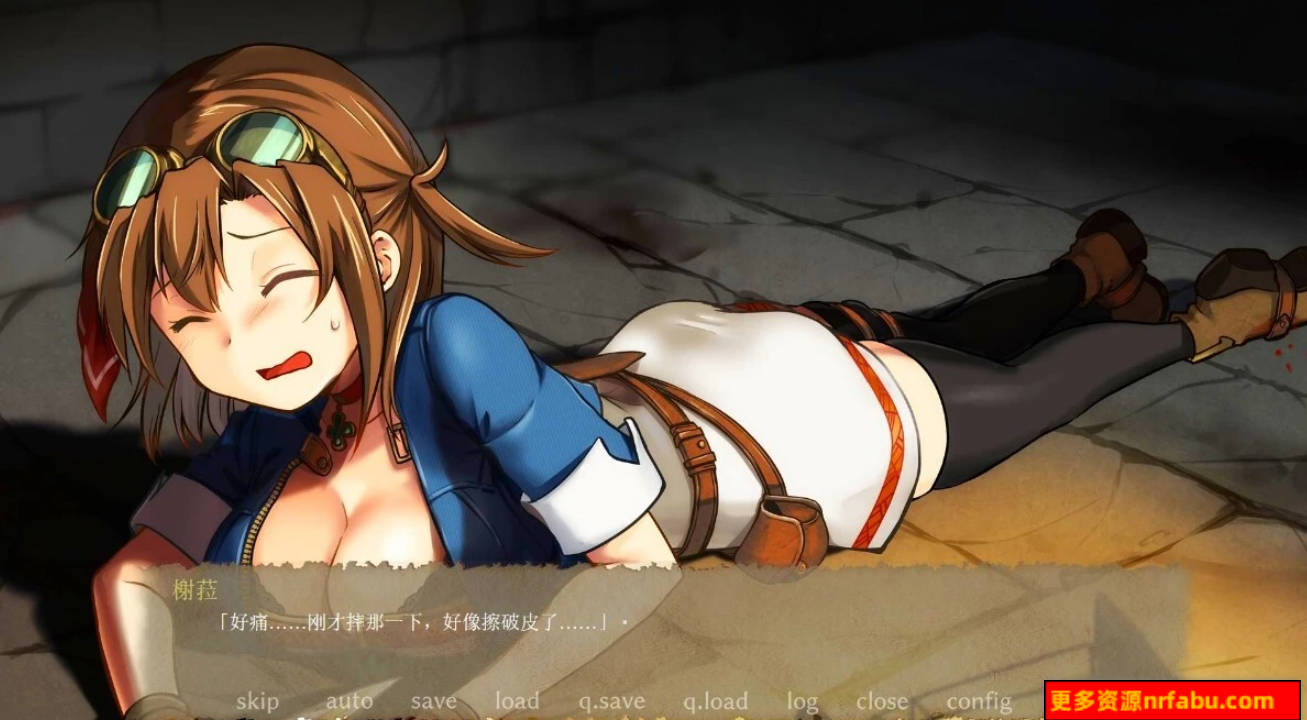Enable skip mode in the quick menu
This screenshot has height=720, width=1307.
point(258,701)
